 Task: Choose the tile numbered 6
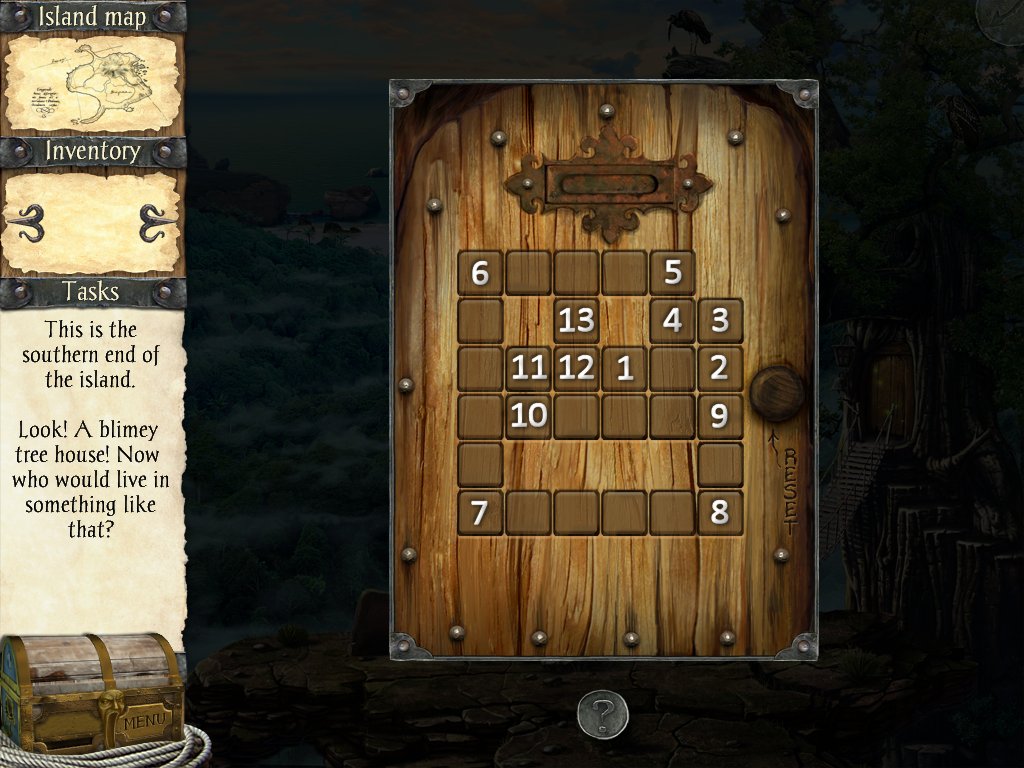[480, 272]
